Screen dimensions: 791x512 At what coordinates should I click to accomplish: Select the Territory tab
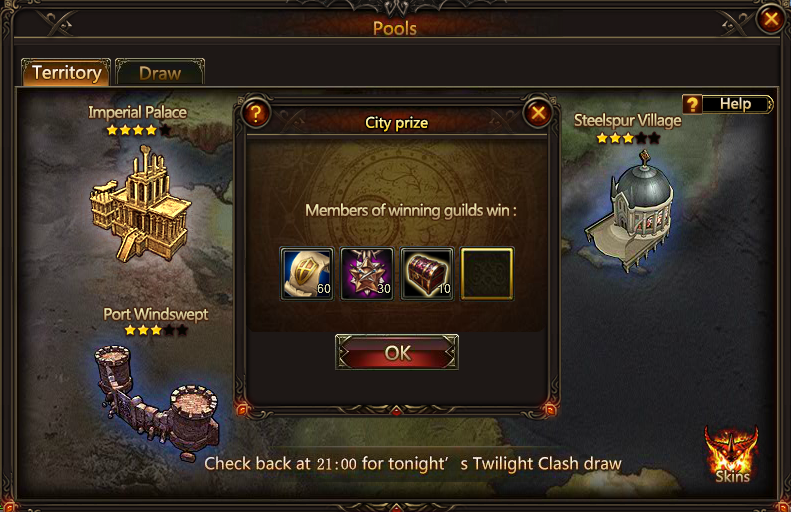(66, 73)
